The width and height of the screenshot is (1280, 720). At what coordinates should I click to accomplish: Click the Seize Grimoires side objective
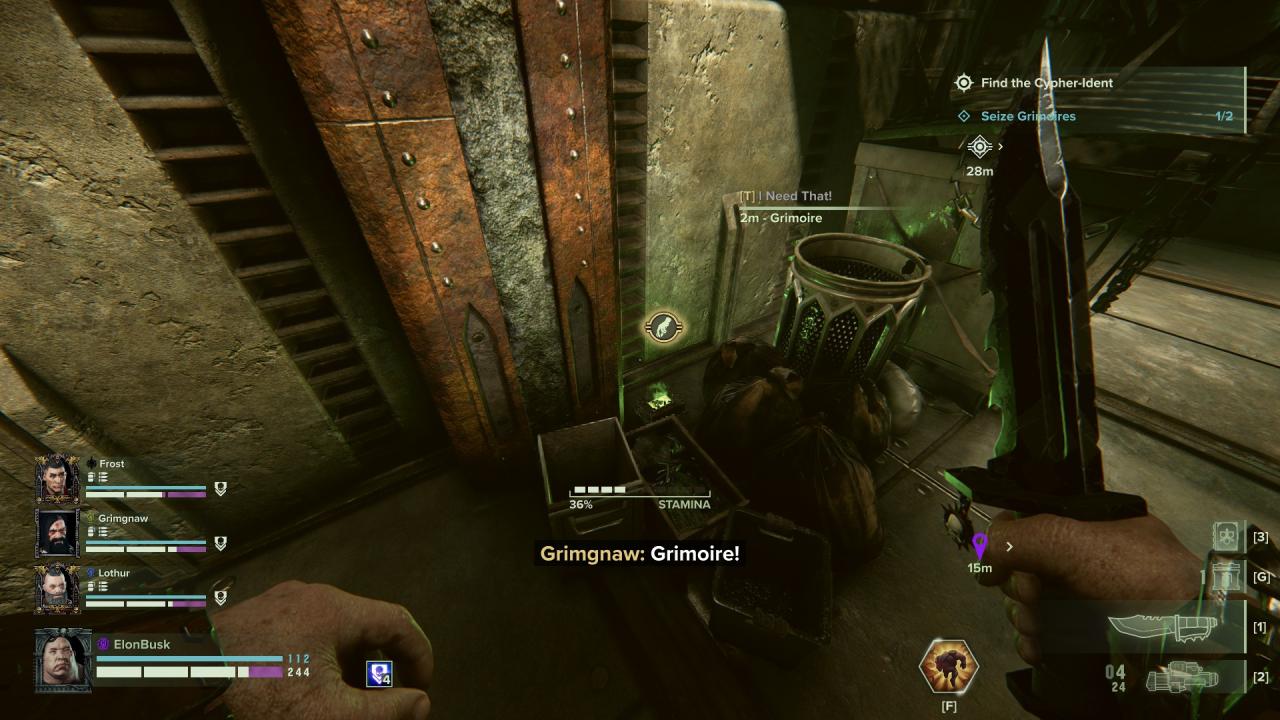pyautogui.click(x=1028, y=116)
